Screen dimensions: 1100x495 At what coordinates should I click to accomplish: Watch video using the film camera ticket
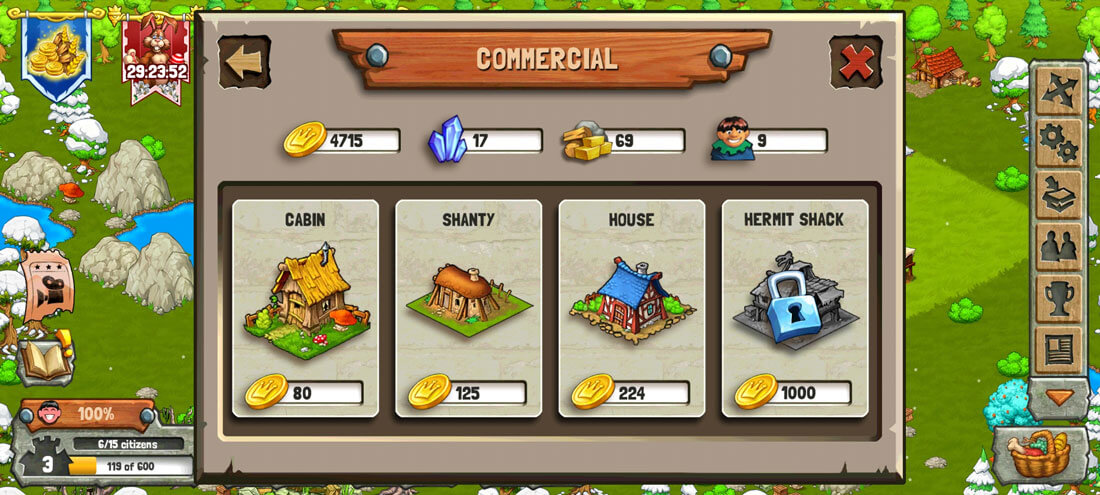[45, 285]
